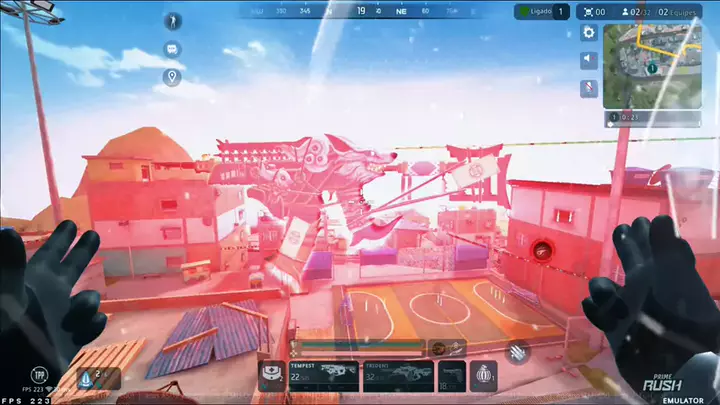Viewport: 720px width, 405px height.
Task: Select the Tempest weapon slot
Action: click(x=323, y=375)
